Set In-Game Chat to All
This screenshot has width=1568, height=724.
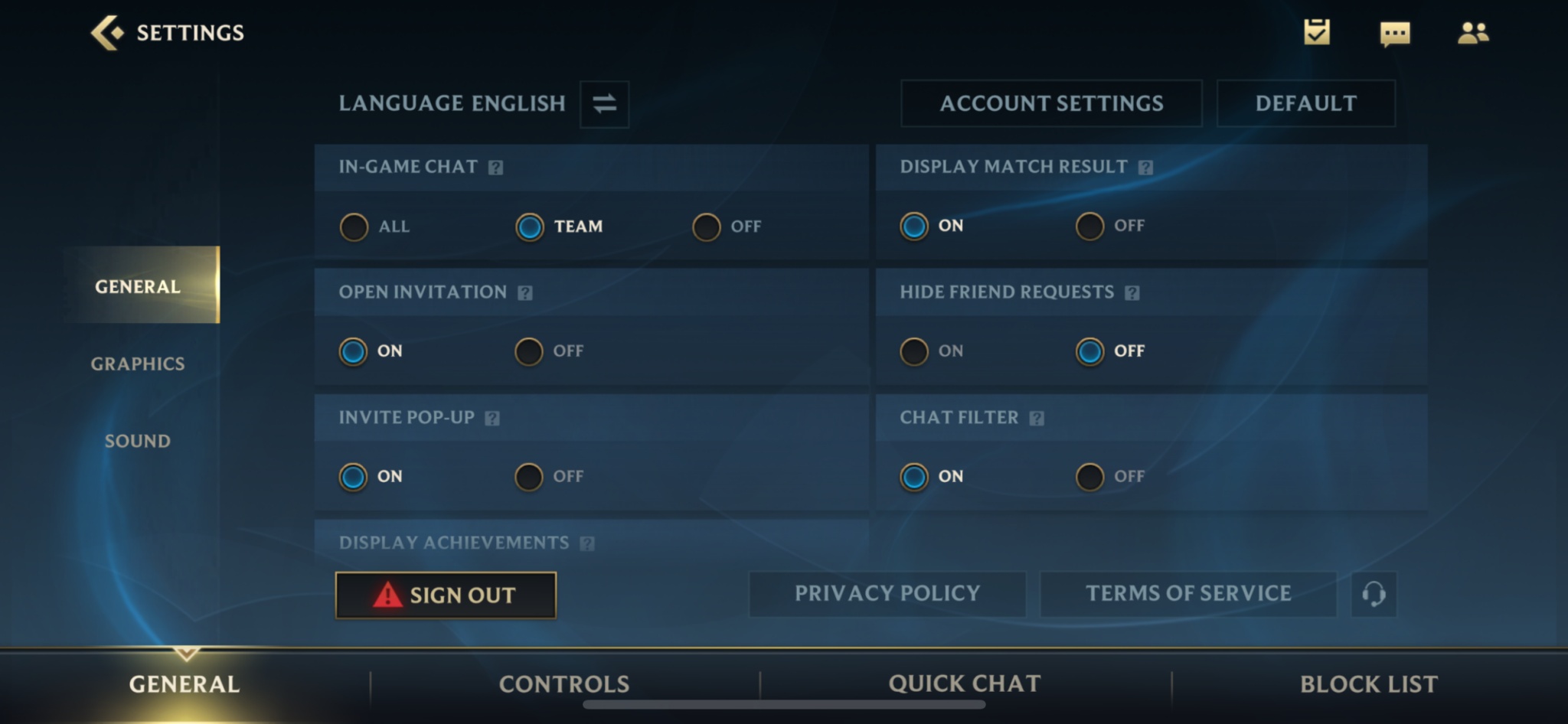tap(354, 227)
